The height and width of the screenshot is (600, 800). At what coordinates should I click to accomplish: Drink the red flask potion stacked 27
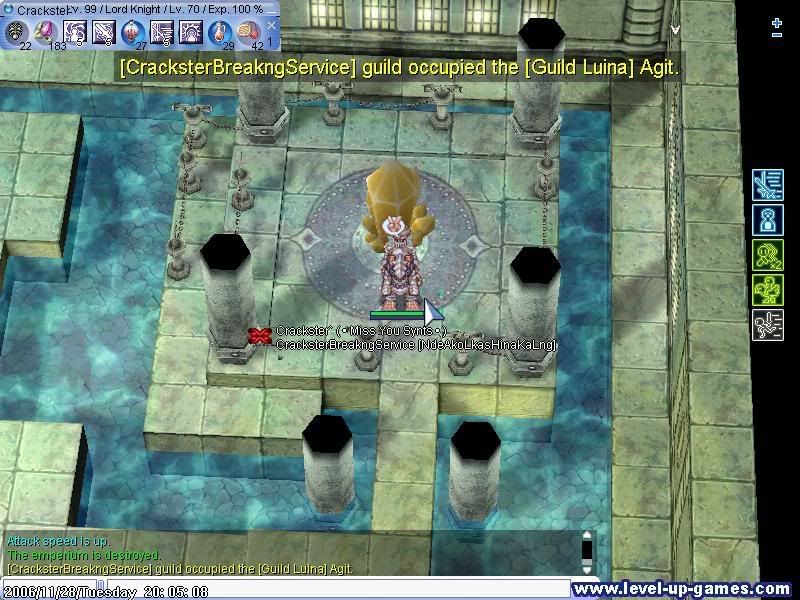tap(133, 32)
